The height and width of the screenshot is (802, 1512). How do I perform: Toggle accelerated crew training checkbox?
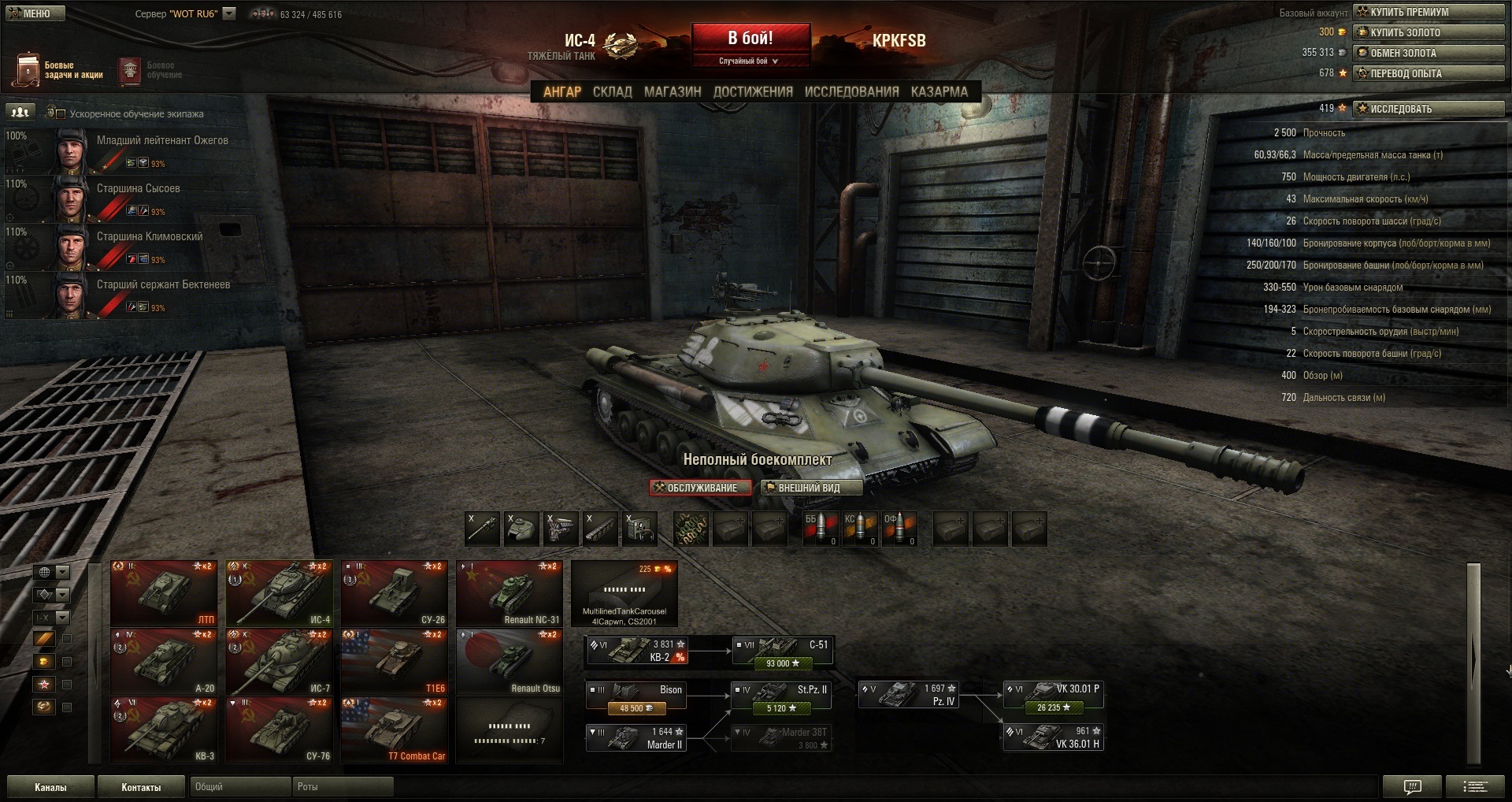[60, 113]
